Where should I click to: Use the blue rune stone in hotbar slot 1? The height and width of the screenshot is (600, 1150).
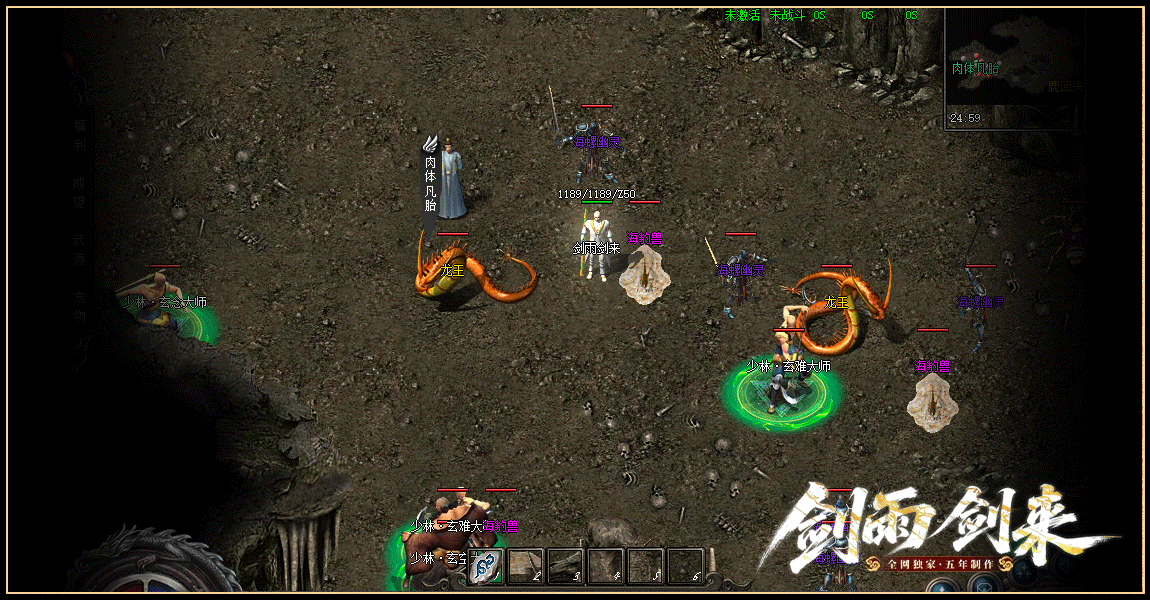(486, 566)
